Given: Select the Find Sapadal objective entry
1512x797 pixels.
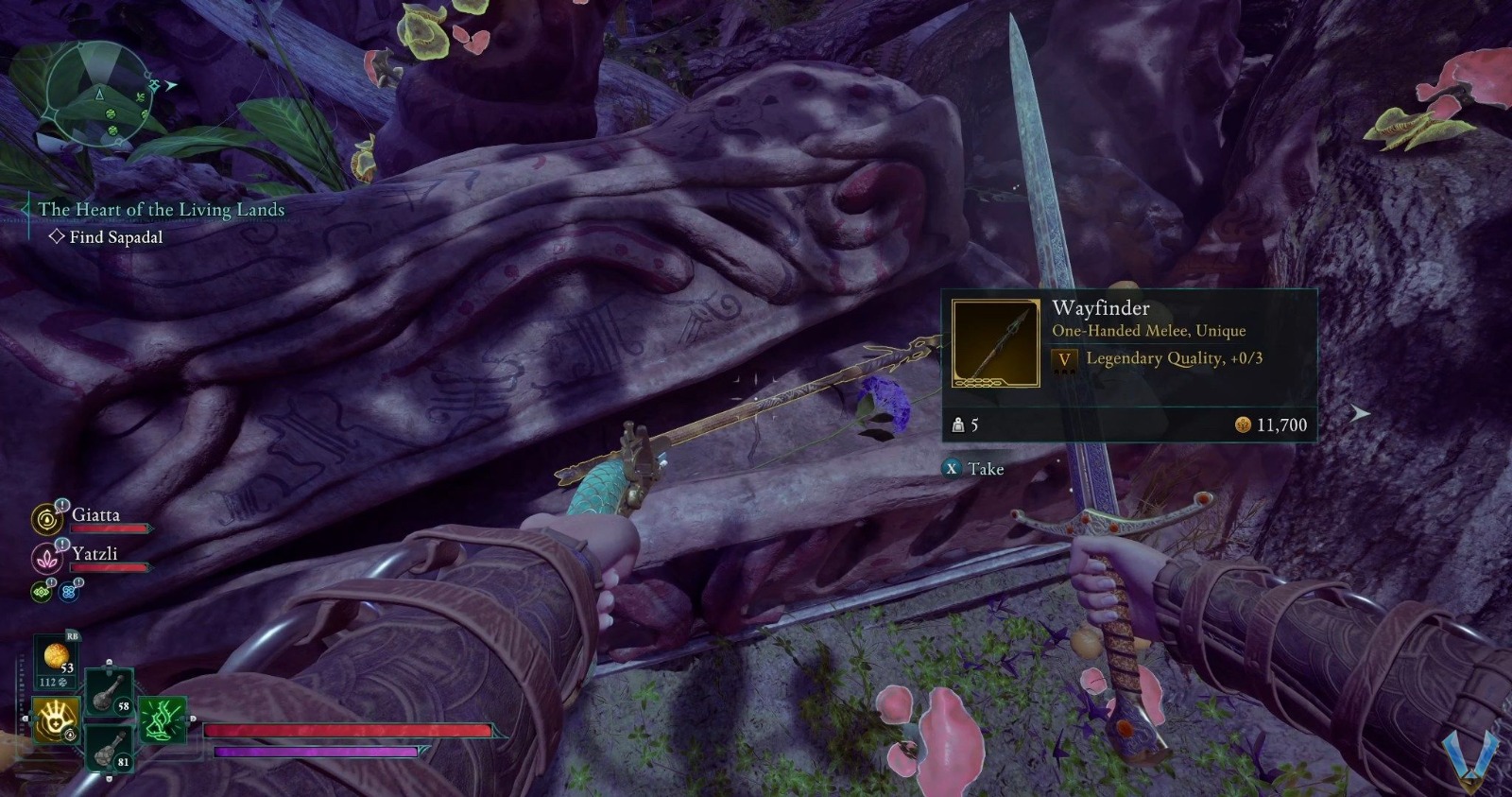Looking at the screenshot, I should [113, 236].
